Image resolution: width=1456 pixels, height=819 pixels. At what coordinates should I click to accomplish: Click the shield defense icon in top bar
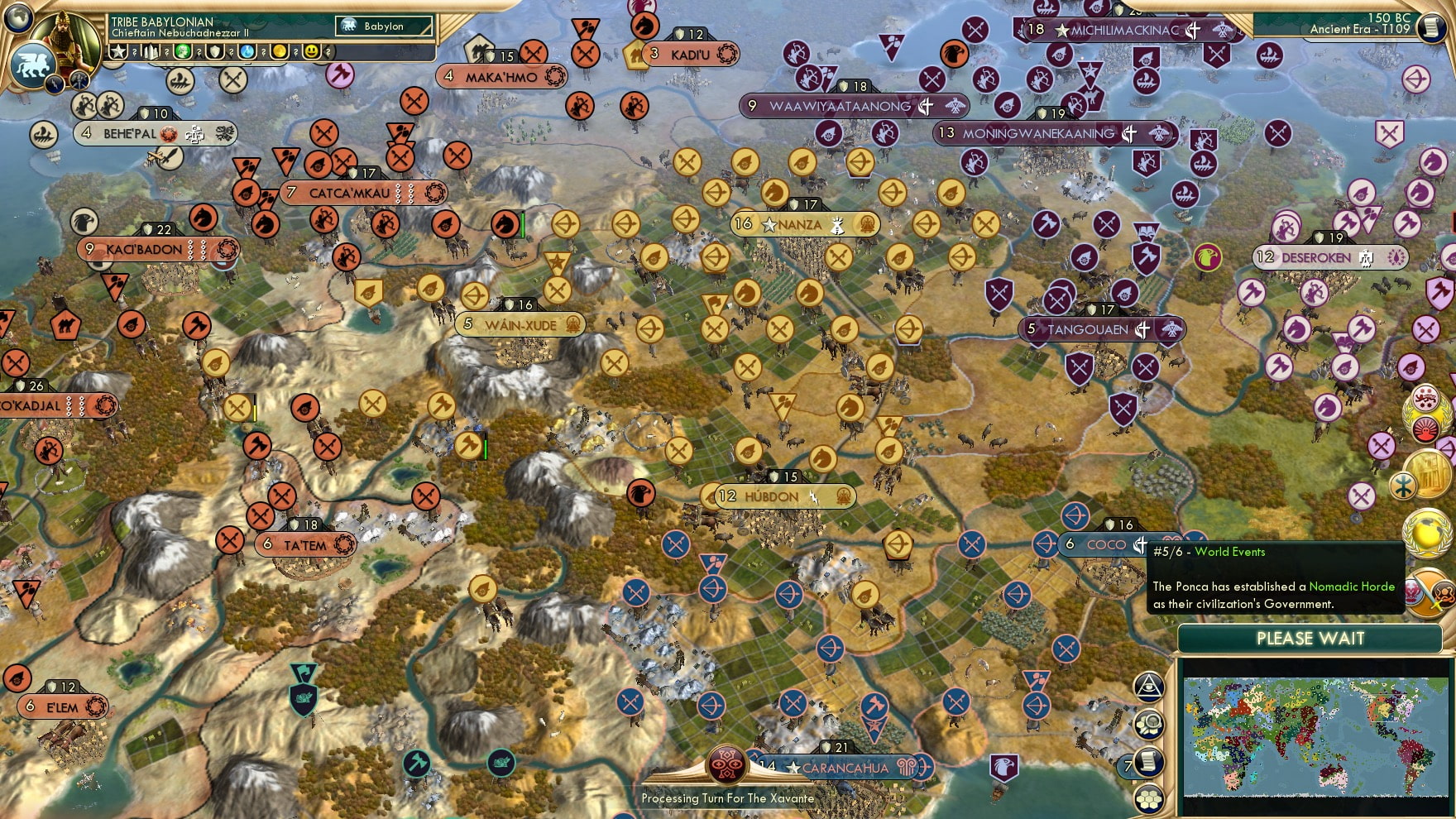click(214, 51)
